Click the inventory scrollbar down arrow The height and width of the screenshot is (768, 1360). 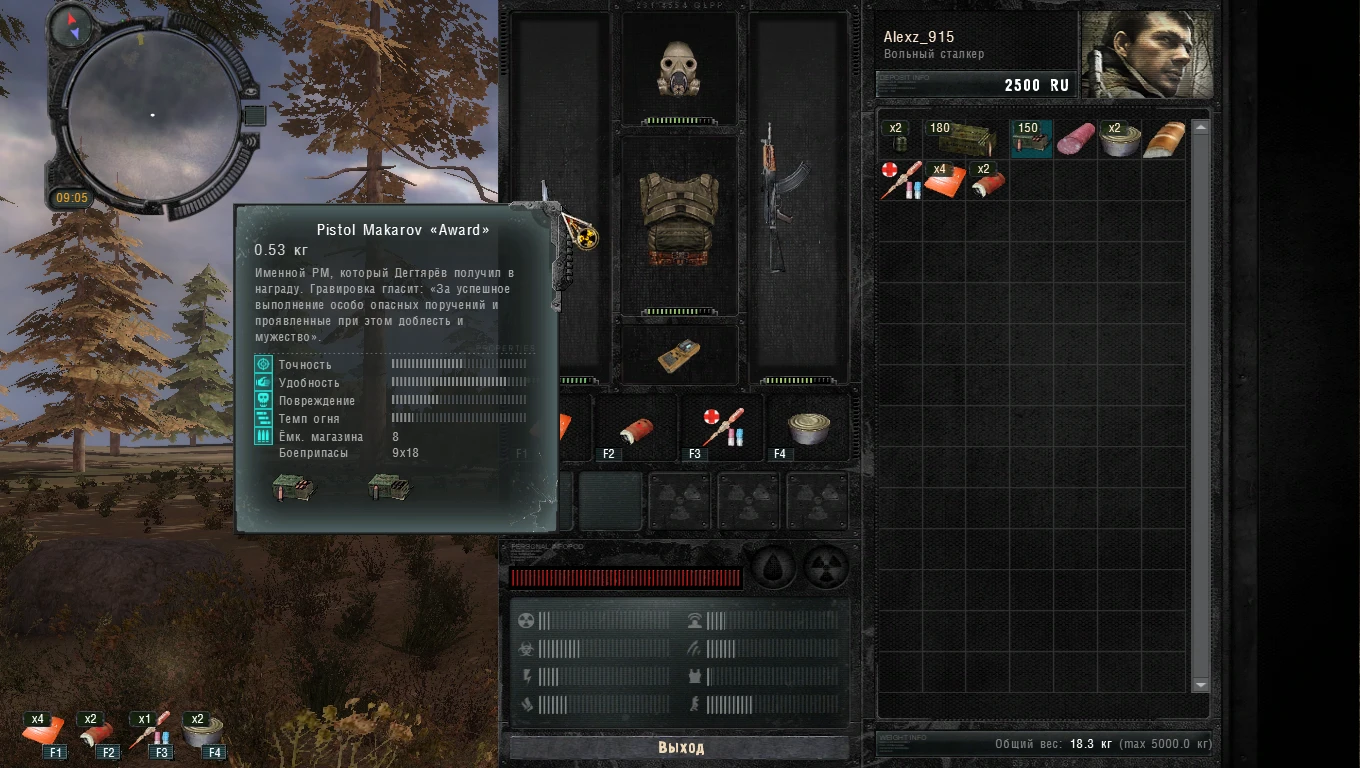click(x=1200, y=685)
